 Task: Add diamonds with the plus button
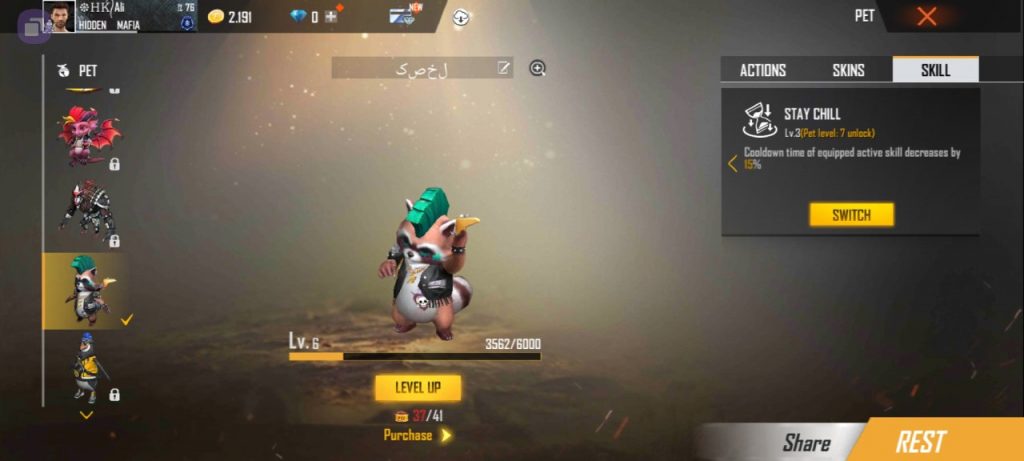pos(330,17)
